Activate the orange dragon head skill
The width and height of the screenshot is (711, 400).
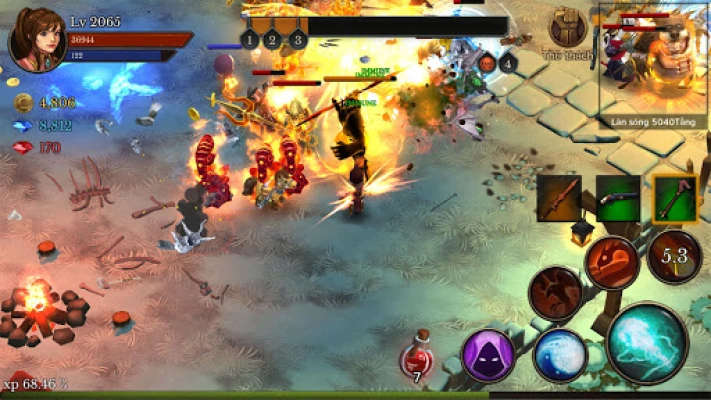click(612, 264)
